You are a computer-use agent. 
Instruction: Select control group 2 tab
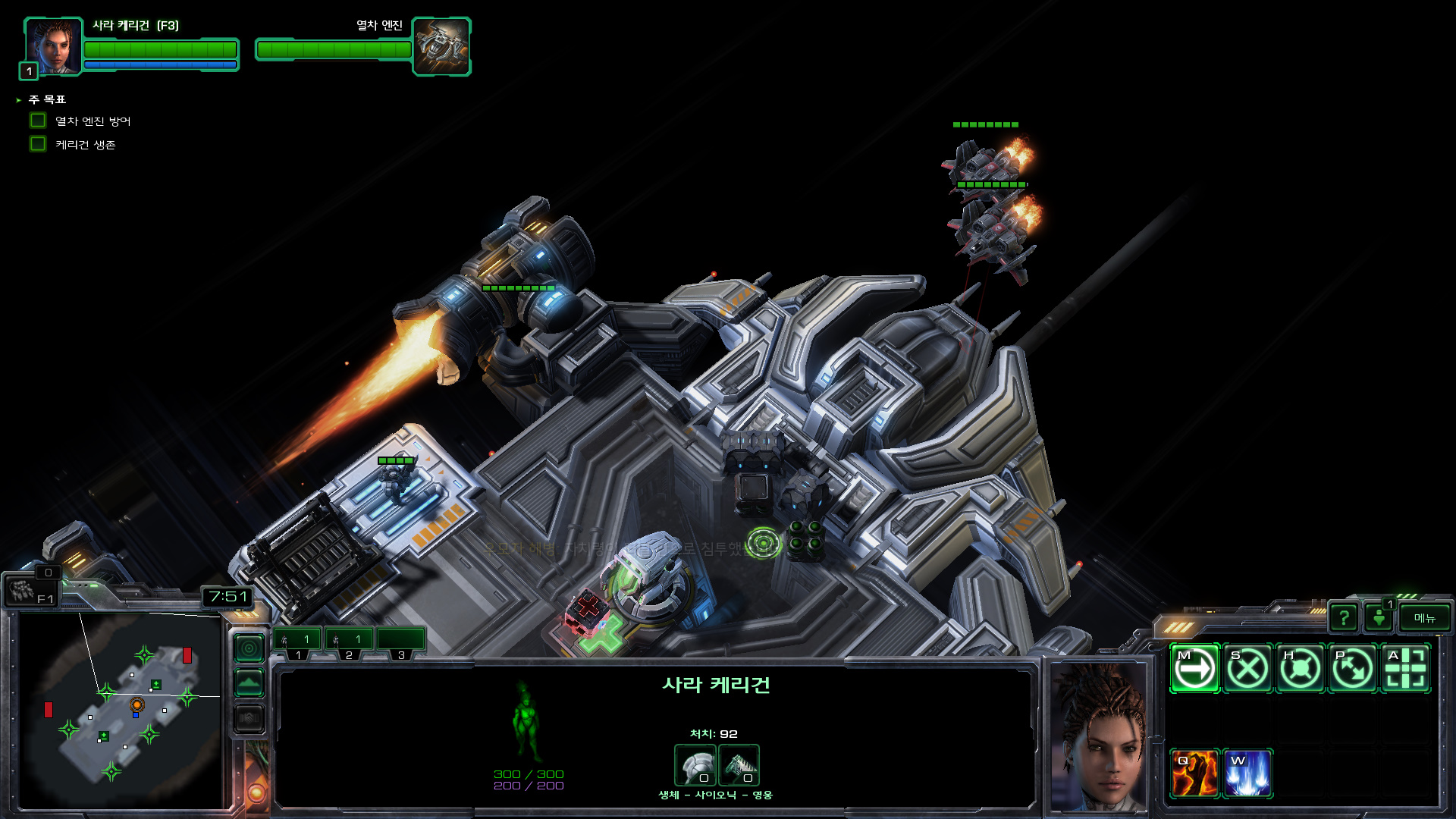(x=349, y=642)
